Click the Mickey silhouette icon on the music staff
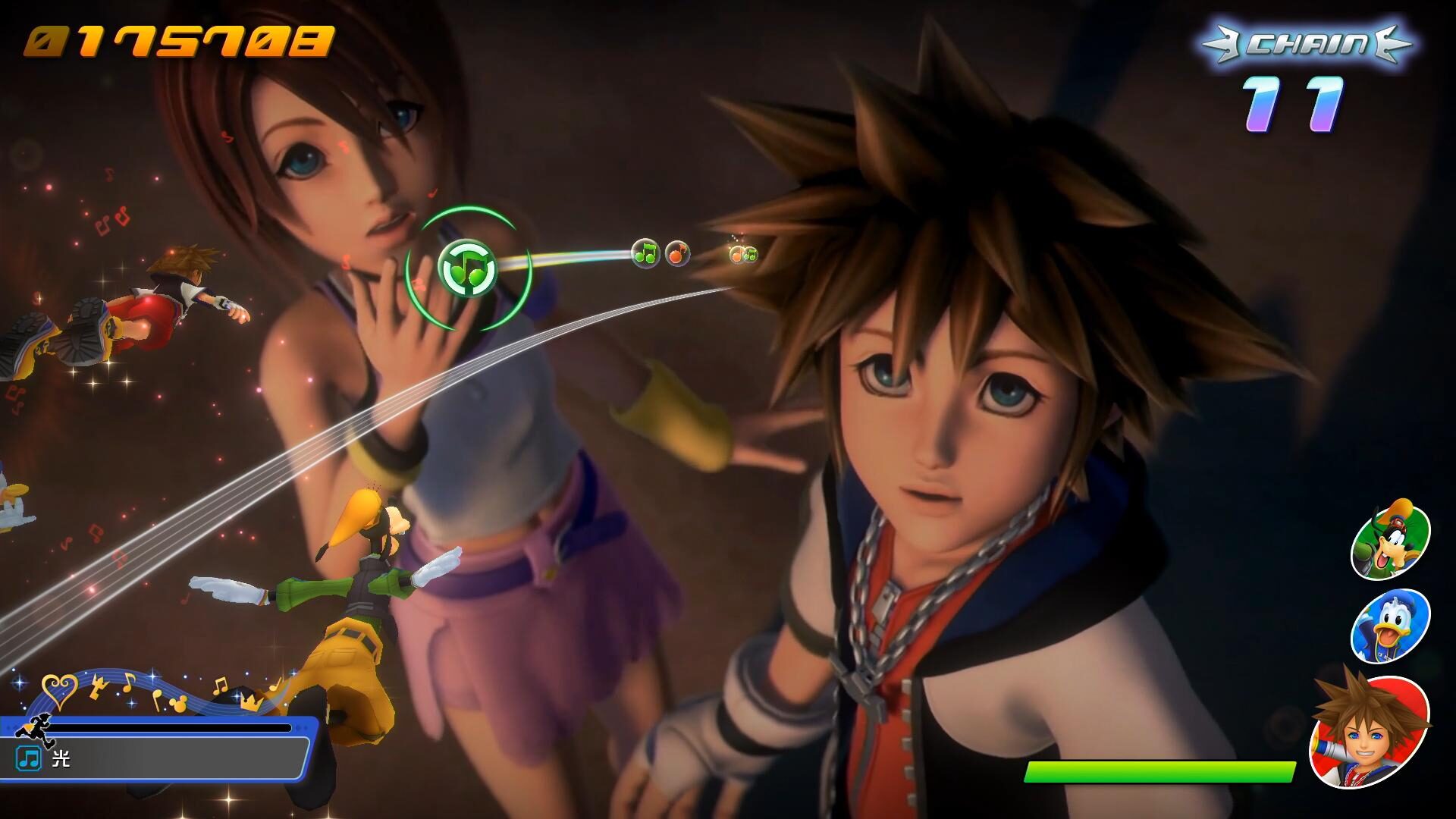Image resolution: width=1456 pixels, height=819 pixels. [177, 703]
